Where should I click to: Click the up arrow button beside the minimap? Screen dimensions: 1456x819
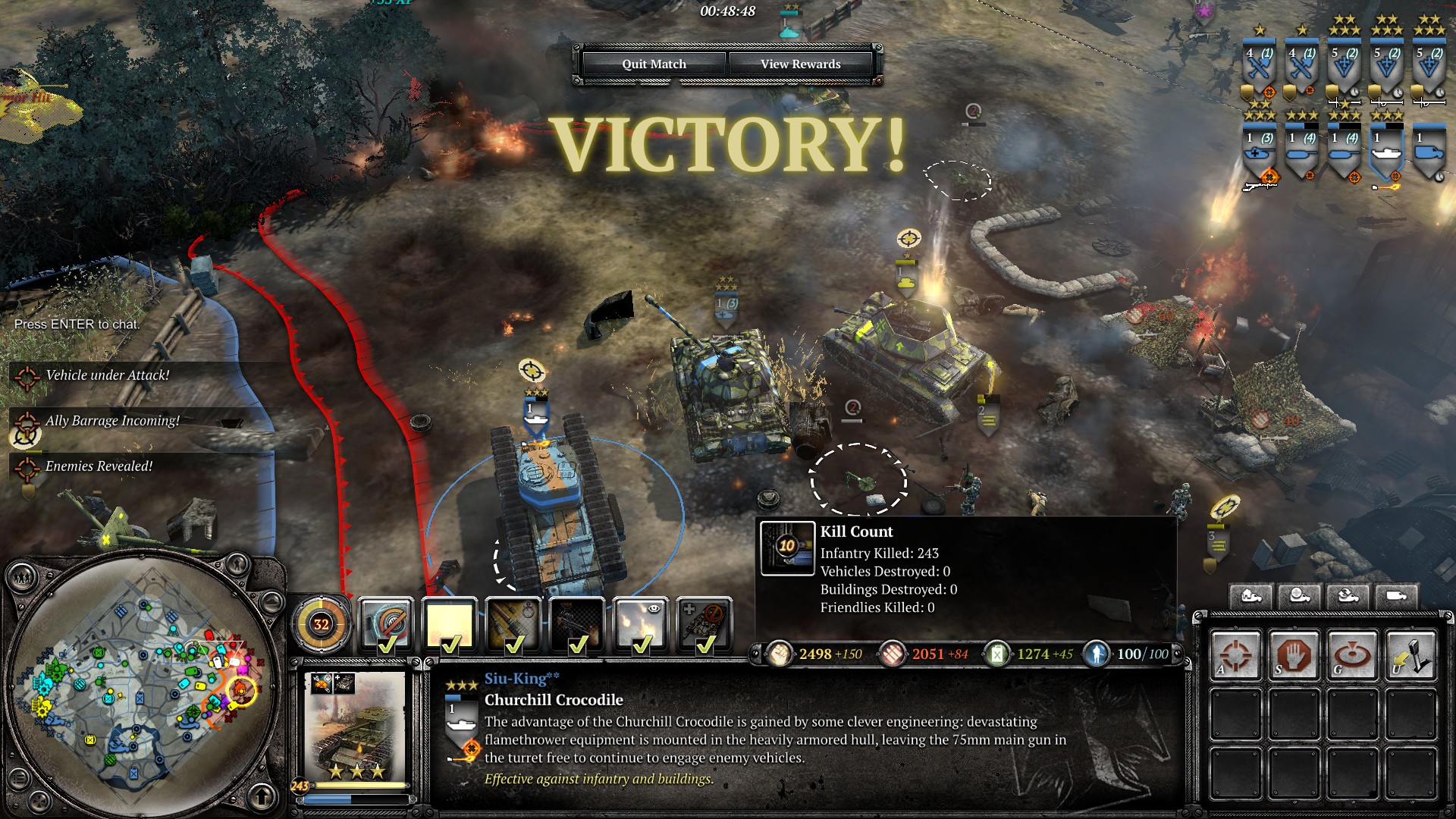(x=262, y=796)
